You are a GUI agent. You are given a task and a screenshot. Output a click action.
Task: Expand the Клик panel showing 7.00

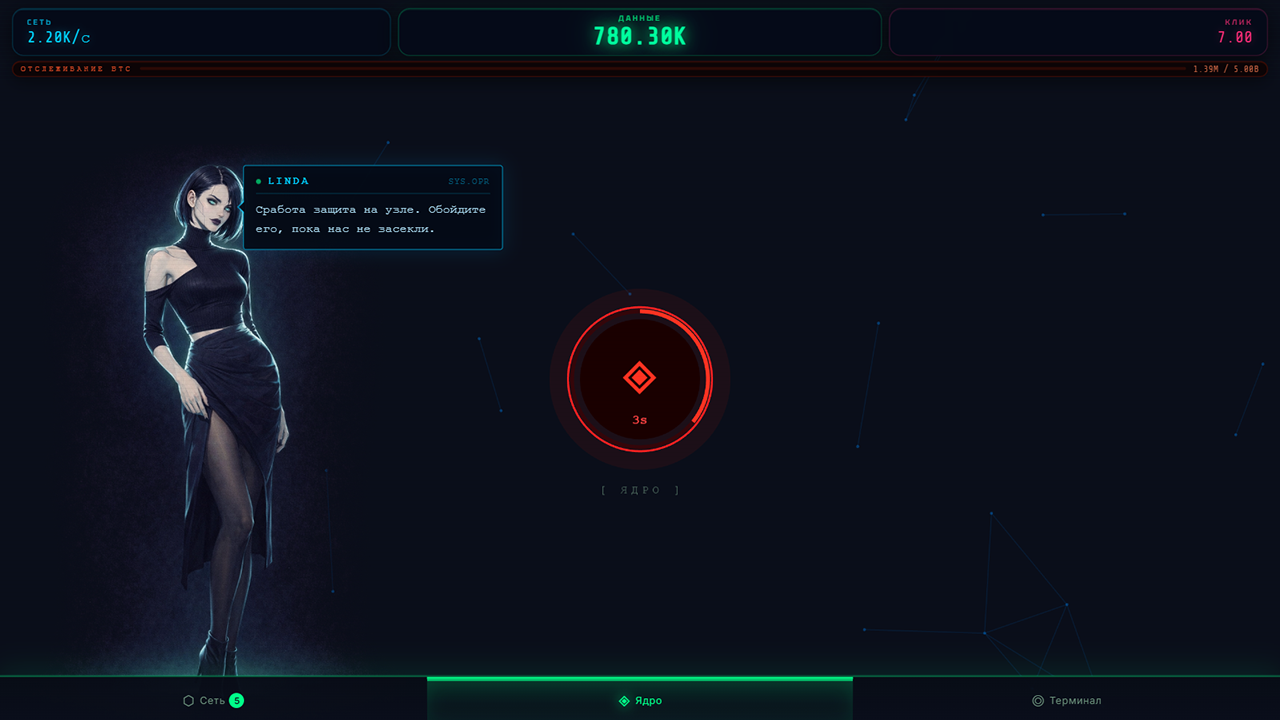pyautogui.click(x=1080, y=31)
